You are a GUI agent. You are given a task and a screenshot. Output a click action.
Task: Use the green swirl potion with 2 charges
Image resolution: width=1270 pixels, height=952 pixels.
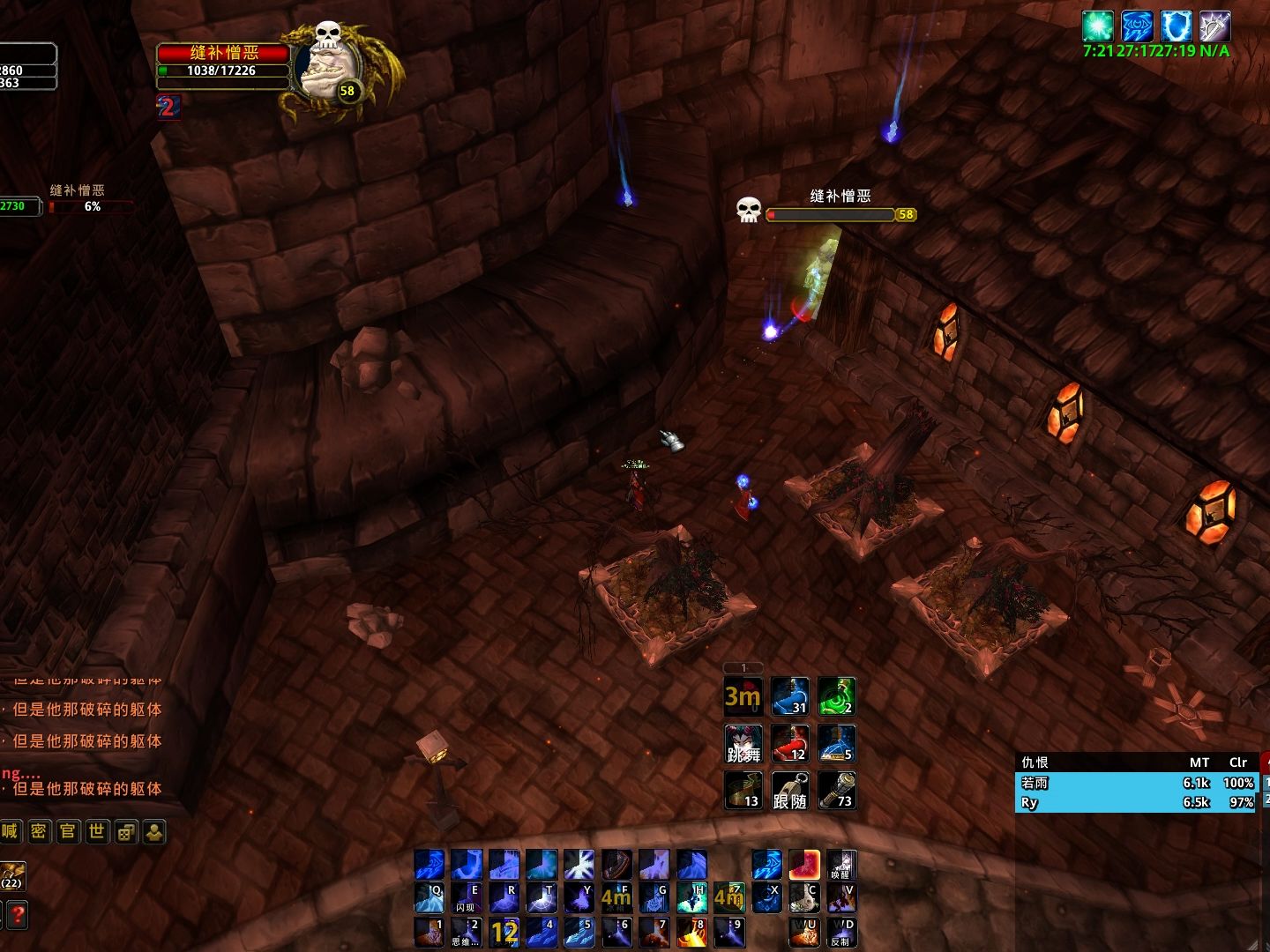click(836, 696)
